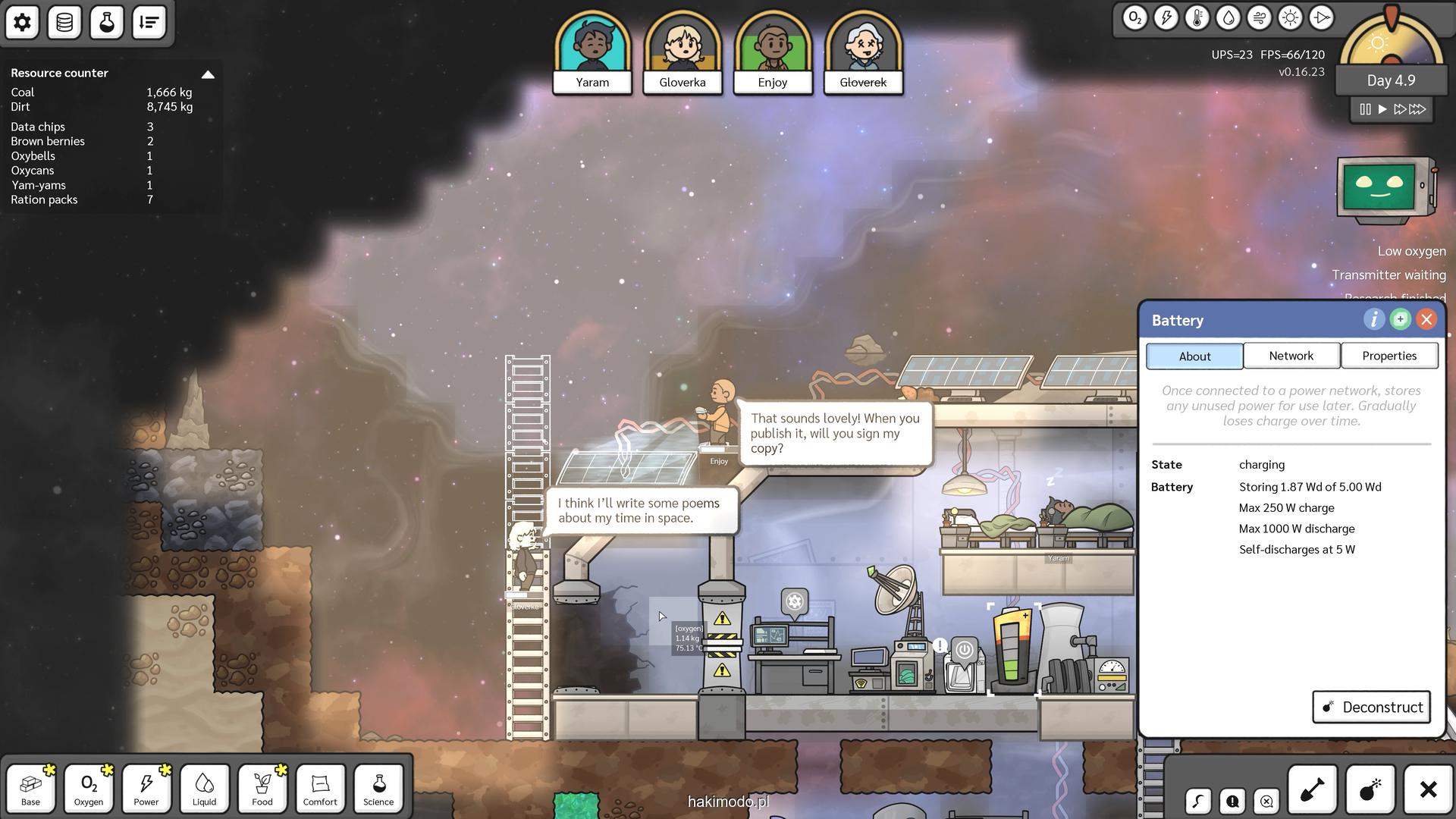Set game speed to fastest
Image resolution: width=1456 pixels, height=819 pixels.
tap(1417, 109)
